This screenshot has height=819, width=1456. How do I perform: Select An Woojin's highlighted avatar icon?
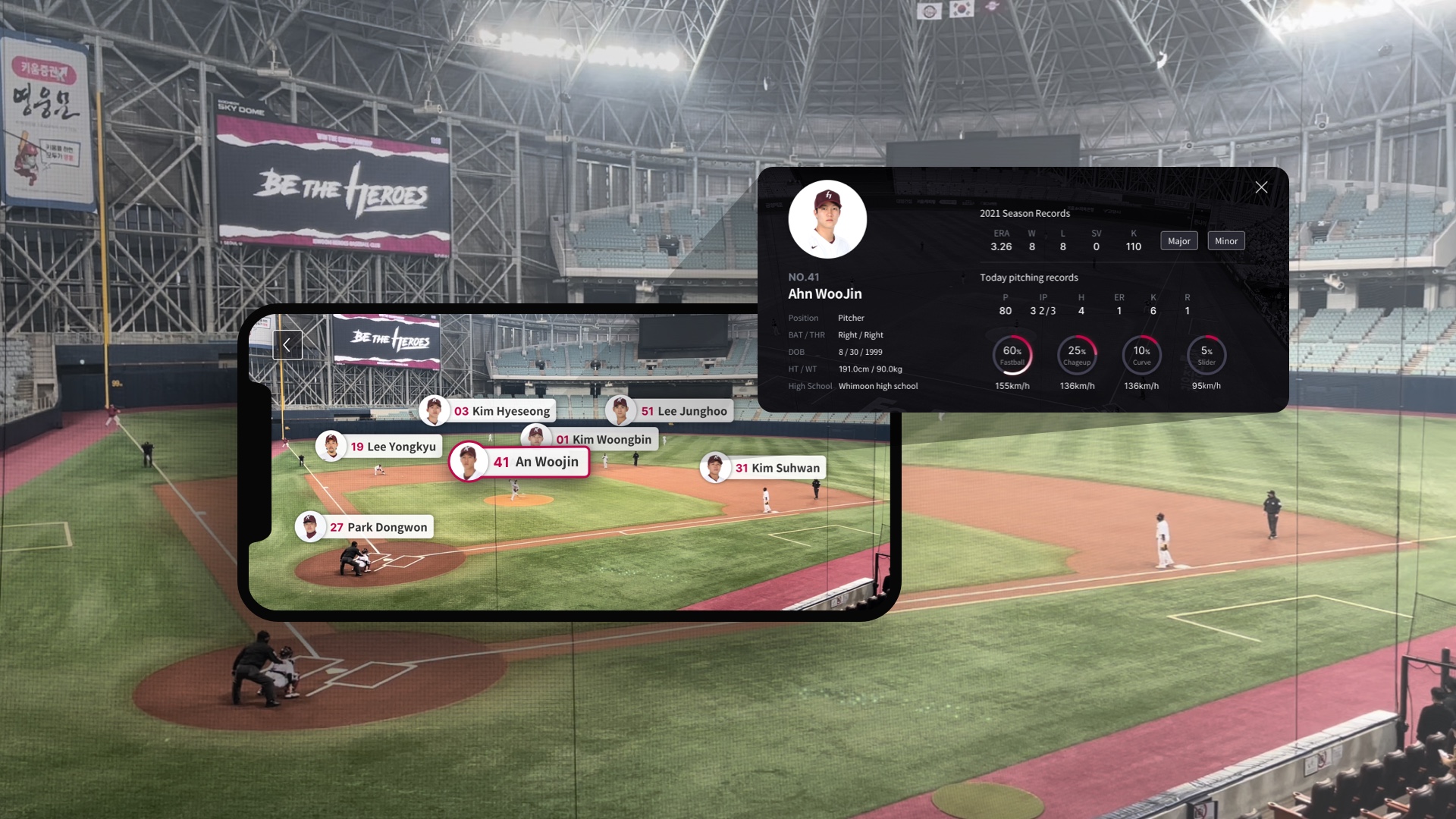point(470,462)
